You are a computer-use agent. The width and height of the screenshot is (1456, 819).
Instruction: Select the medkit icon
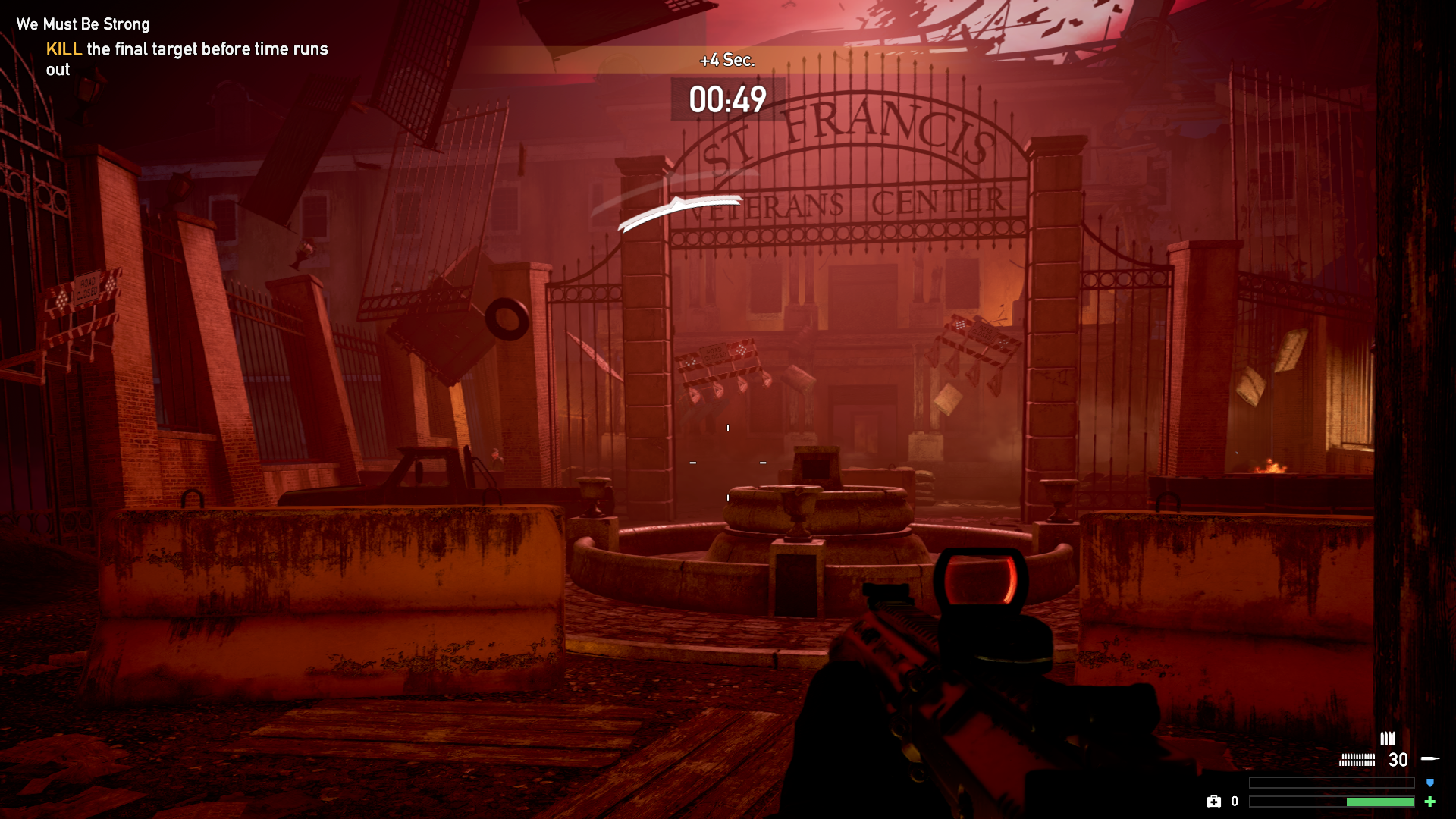coord(1213,802)
